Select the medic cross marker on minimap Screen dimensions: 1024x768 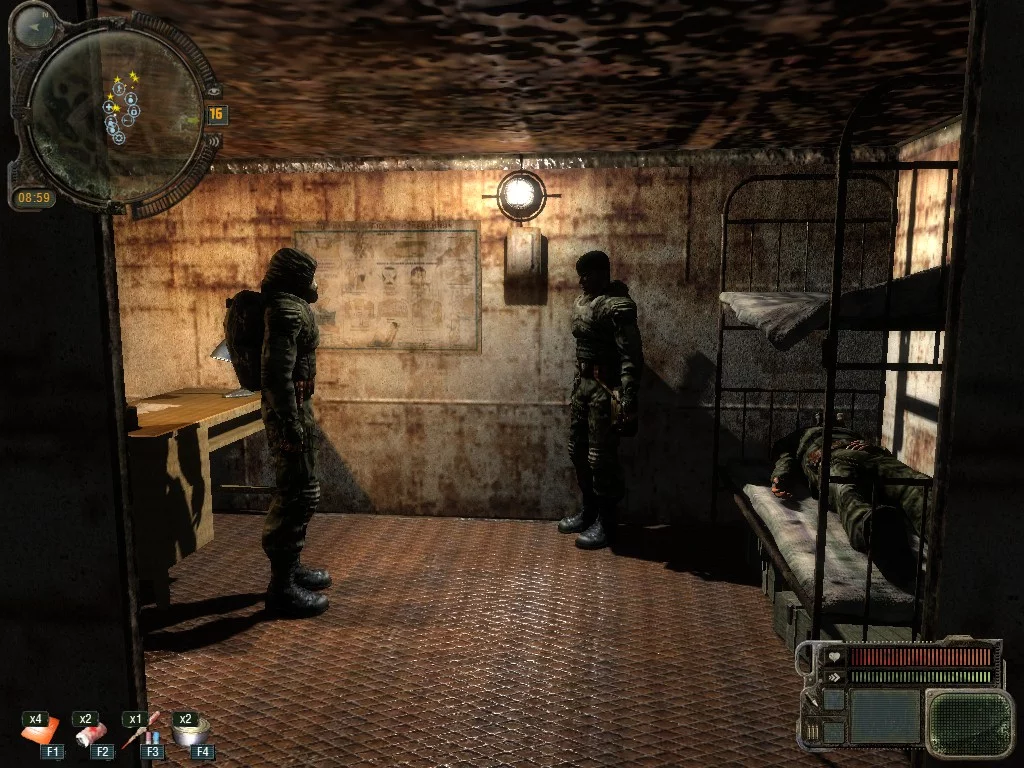pyautogui.click(x=109, y=106)
